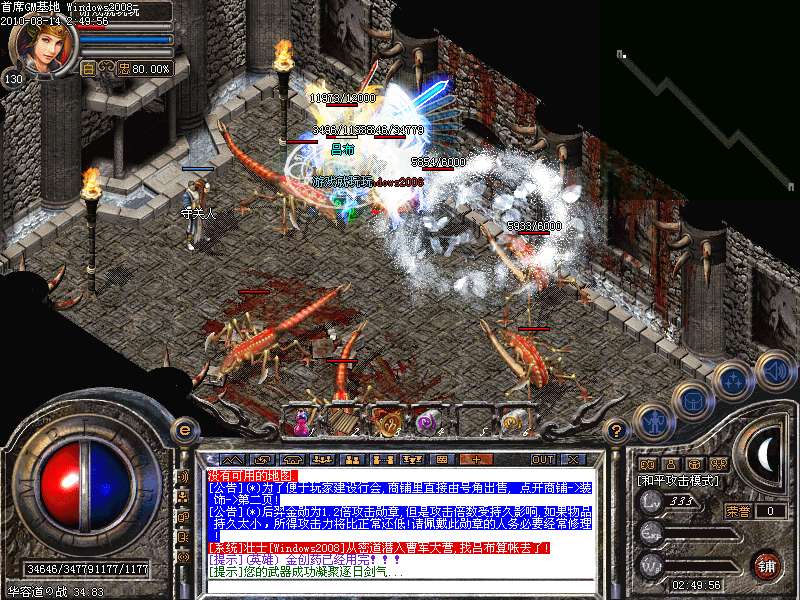Click the 白 button under the hero bars
The height and width of the screenshot is (600, 800).
point(88,69)
